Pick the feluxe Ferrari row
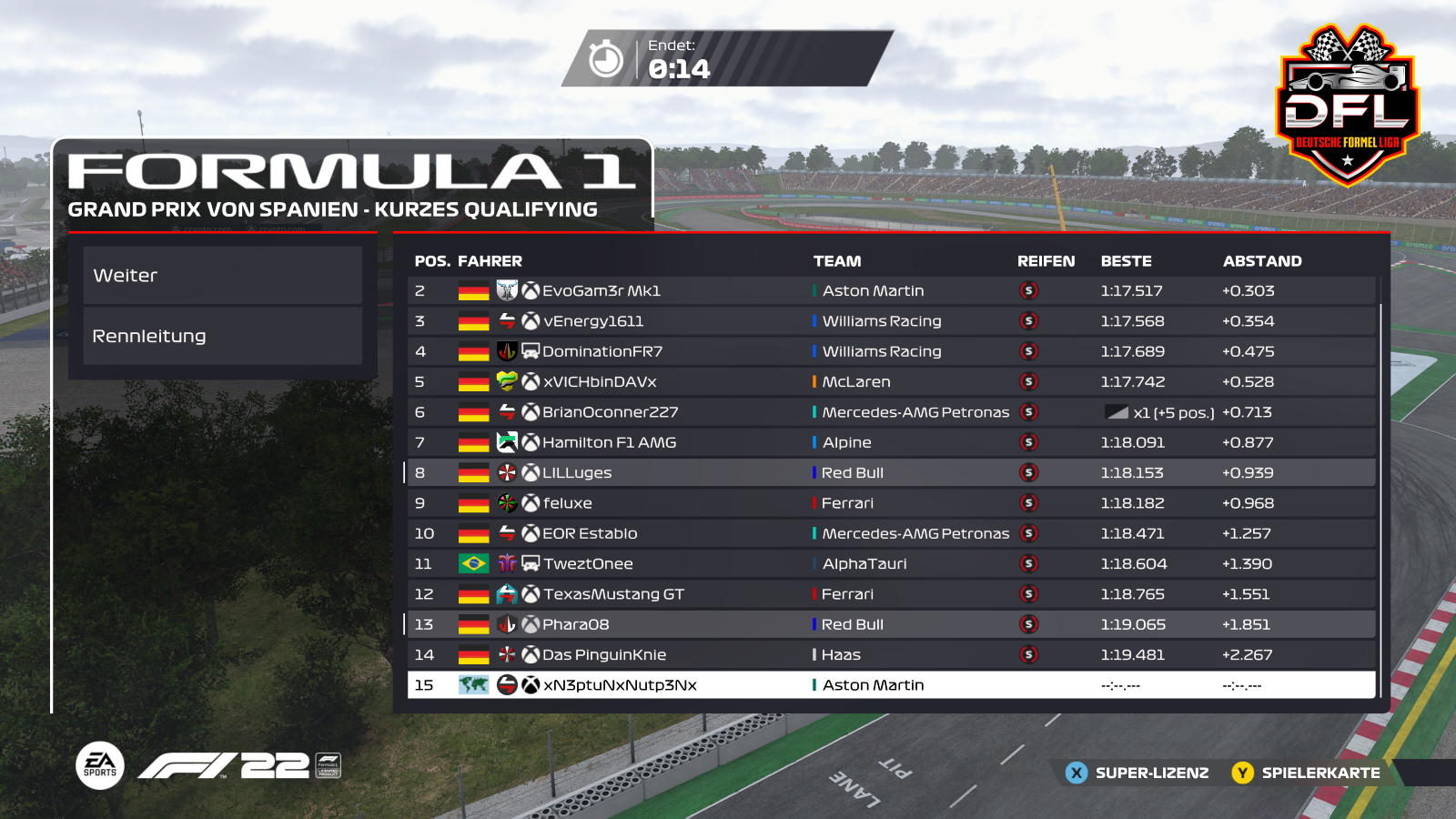Viewport: 1456px width, 819px height. (x=890, y=503)
